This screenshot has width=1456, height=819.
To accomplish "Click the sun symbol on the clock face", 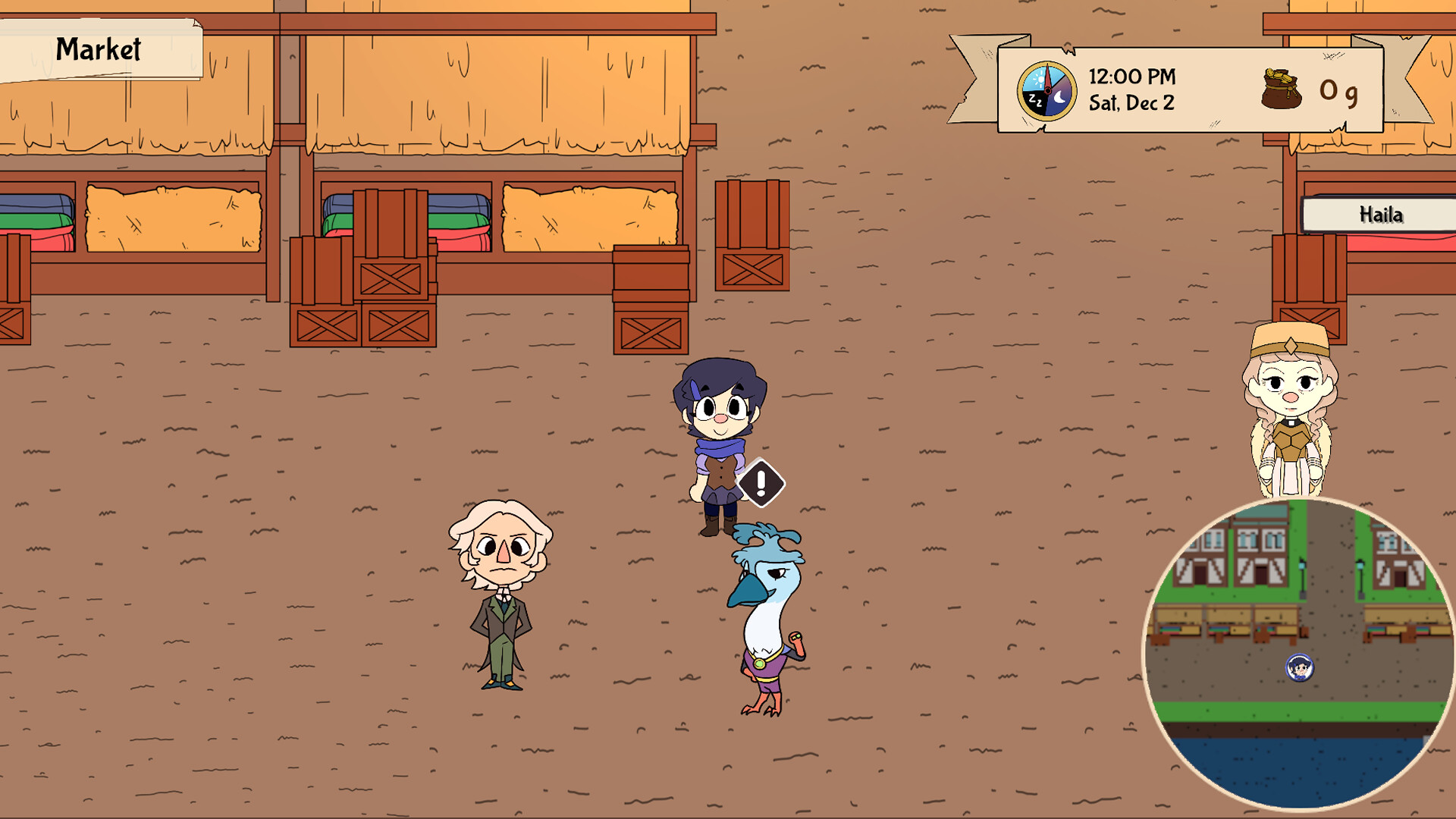I will 1041,79.
